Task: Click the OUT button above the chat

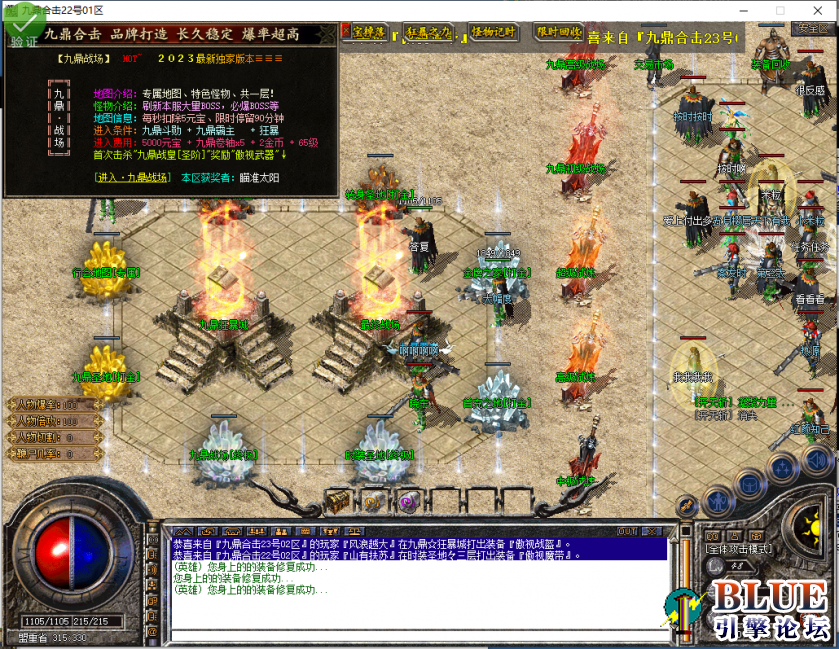Action: [628, 531]
